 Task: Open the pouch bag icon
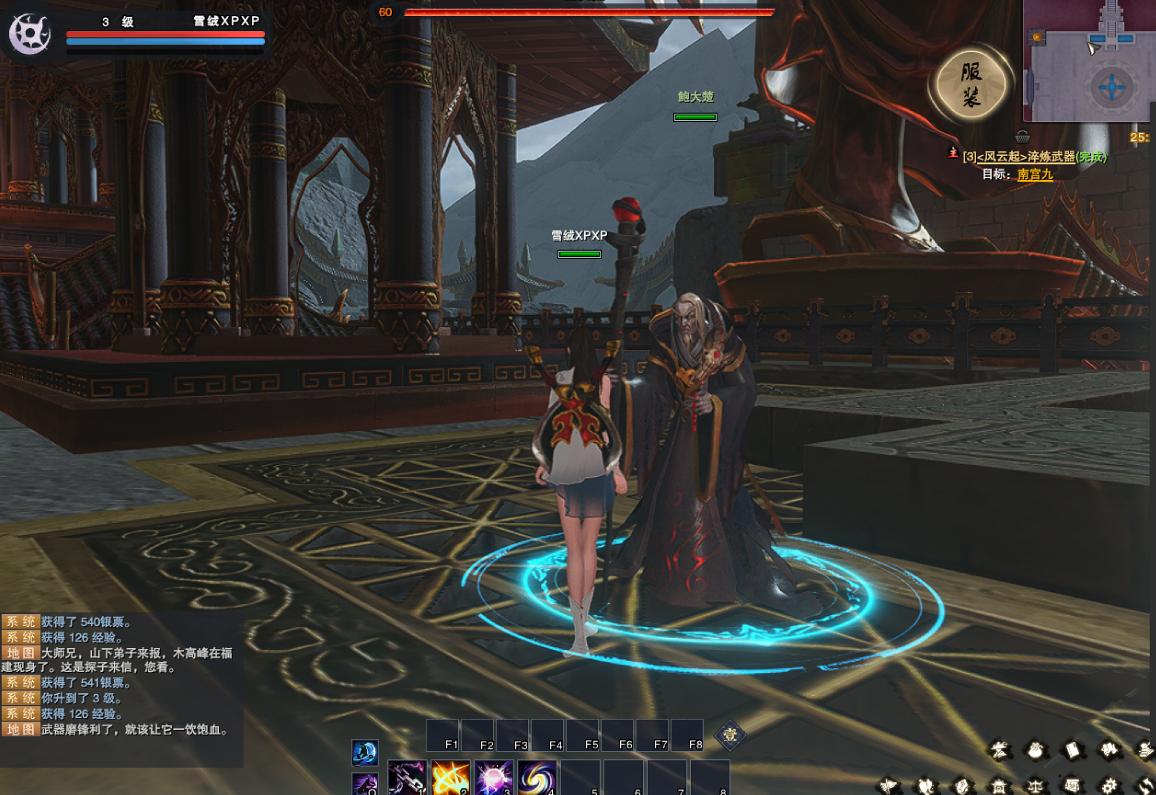coord(1035,749)
